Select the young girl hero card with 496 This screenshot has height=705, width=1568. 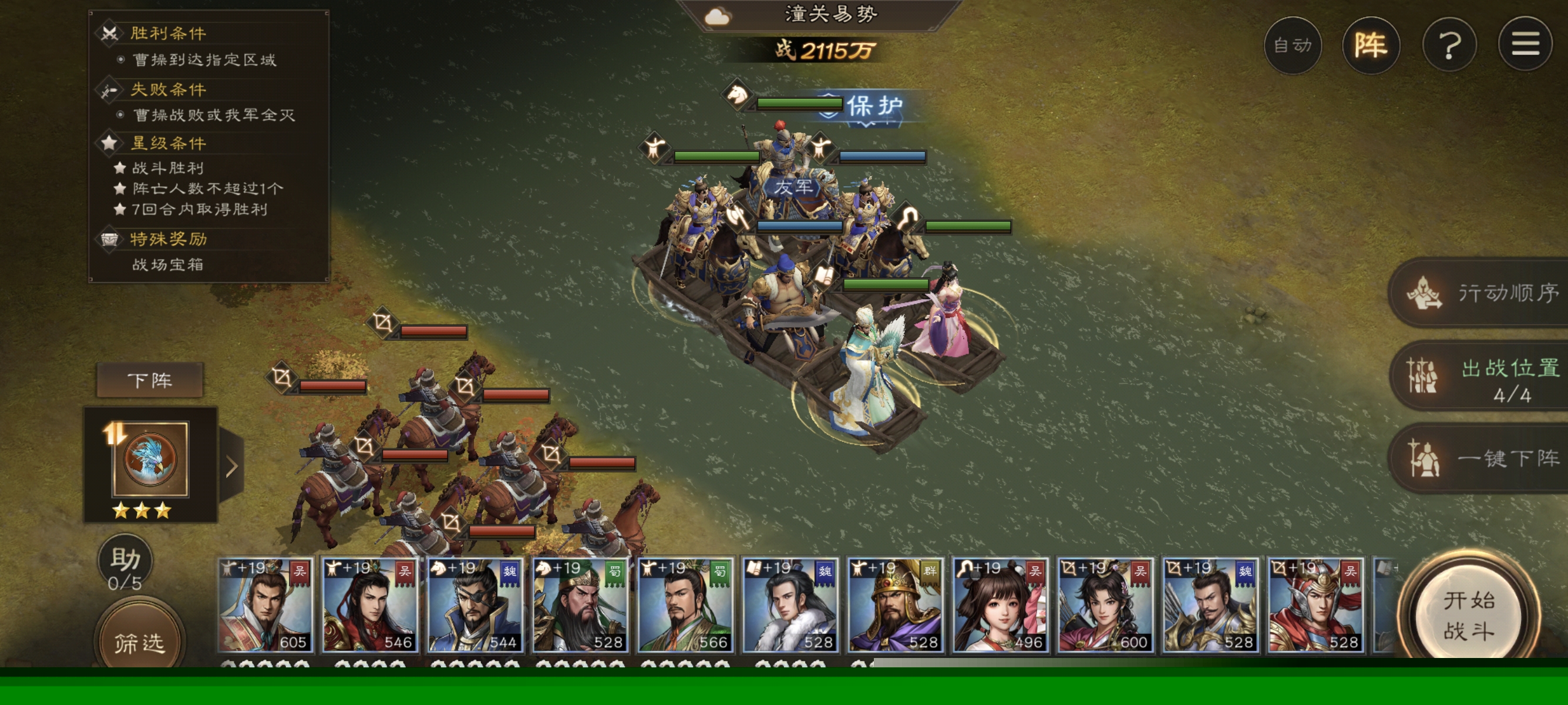(1000, 605)
